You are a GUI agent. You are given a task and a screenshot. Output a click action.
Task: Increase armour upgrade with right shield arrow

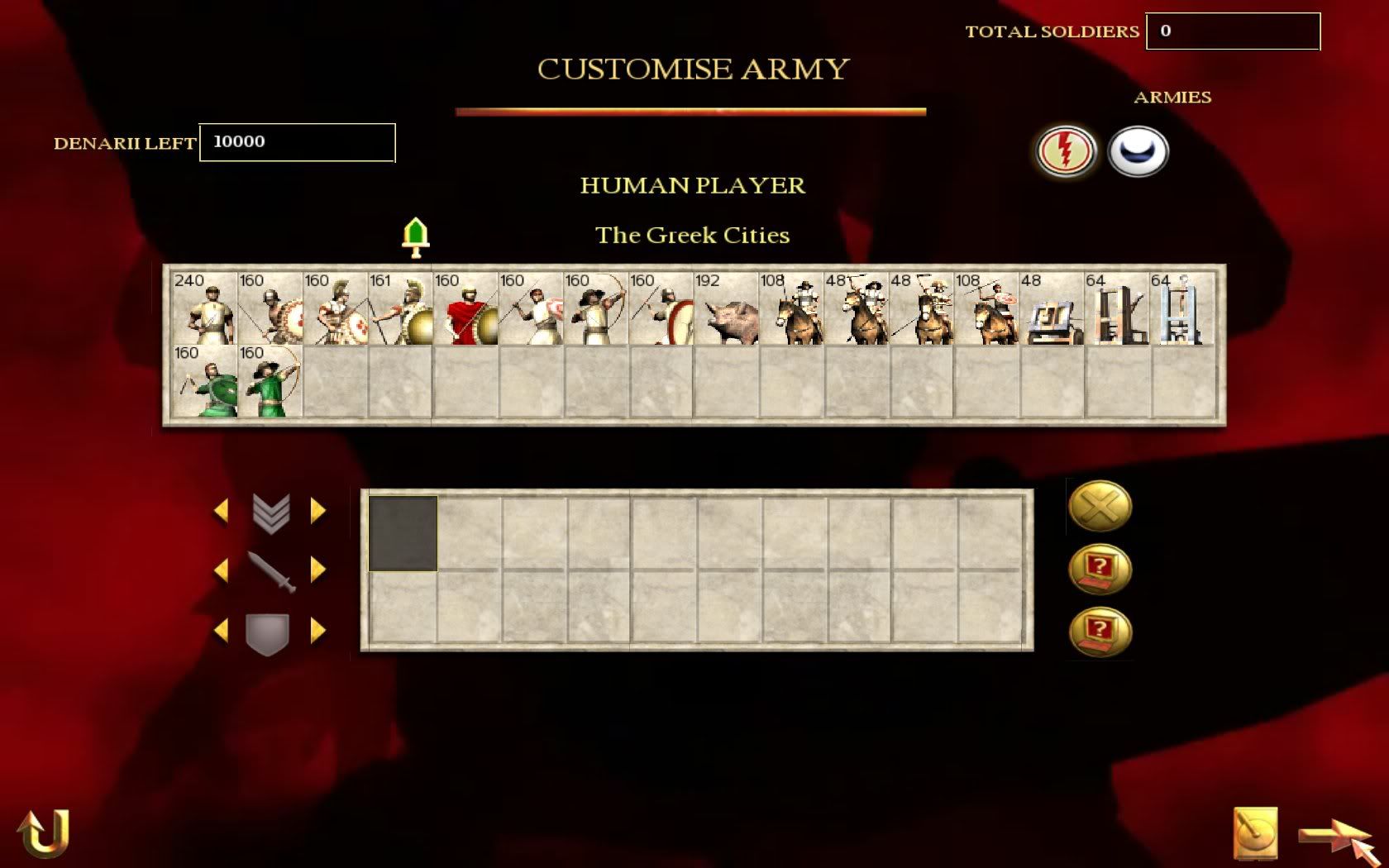coord(318,632)
